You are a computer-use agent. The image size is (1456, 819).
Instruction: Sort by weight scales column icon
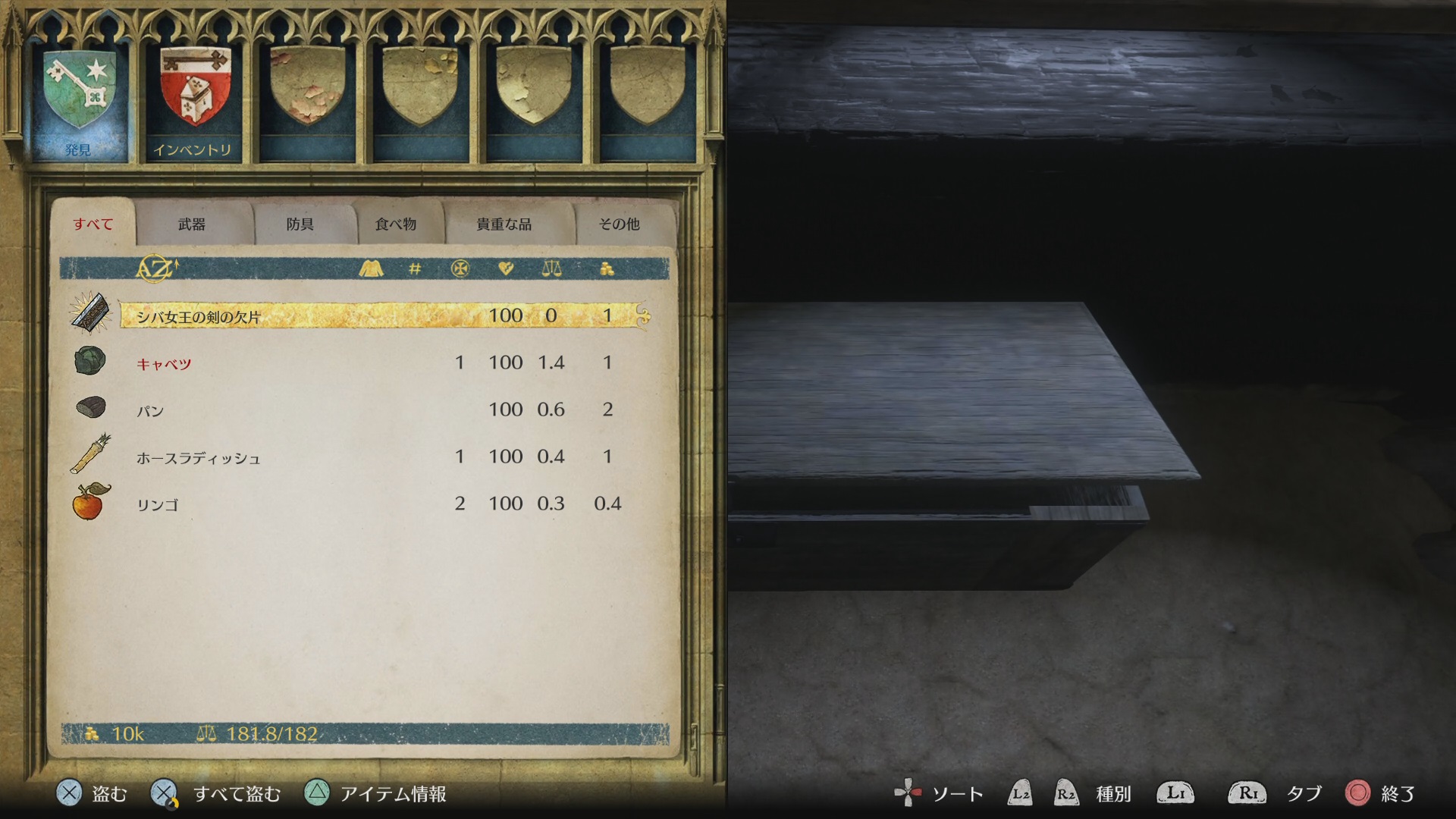pyautogui.click(x=551, y=268)
